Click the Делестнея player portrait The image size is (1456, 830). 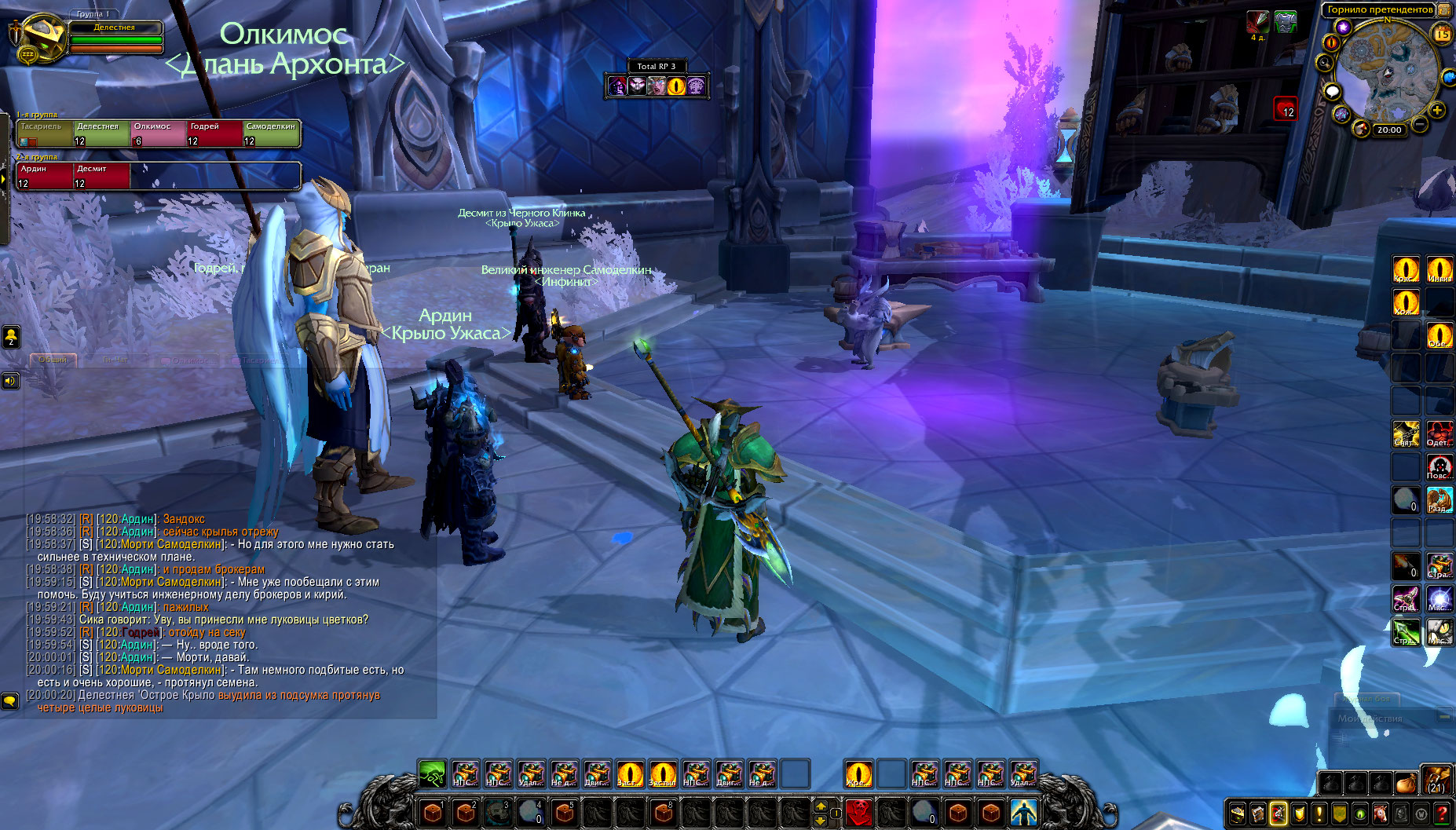pyautogui.click(x=41, y=38)
